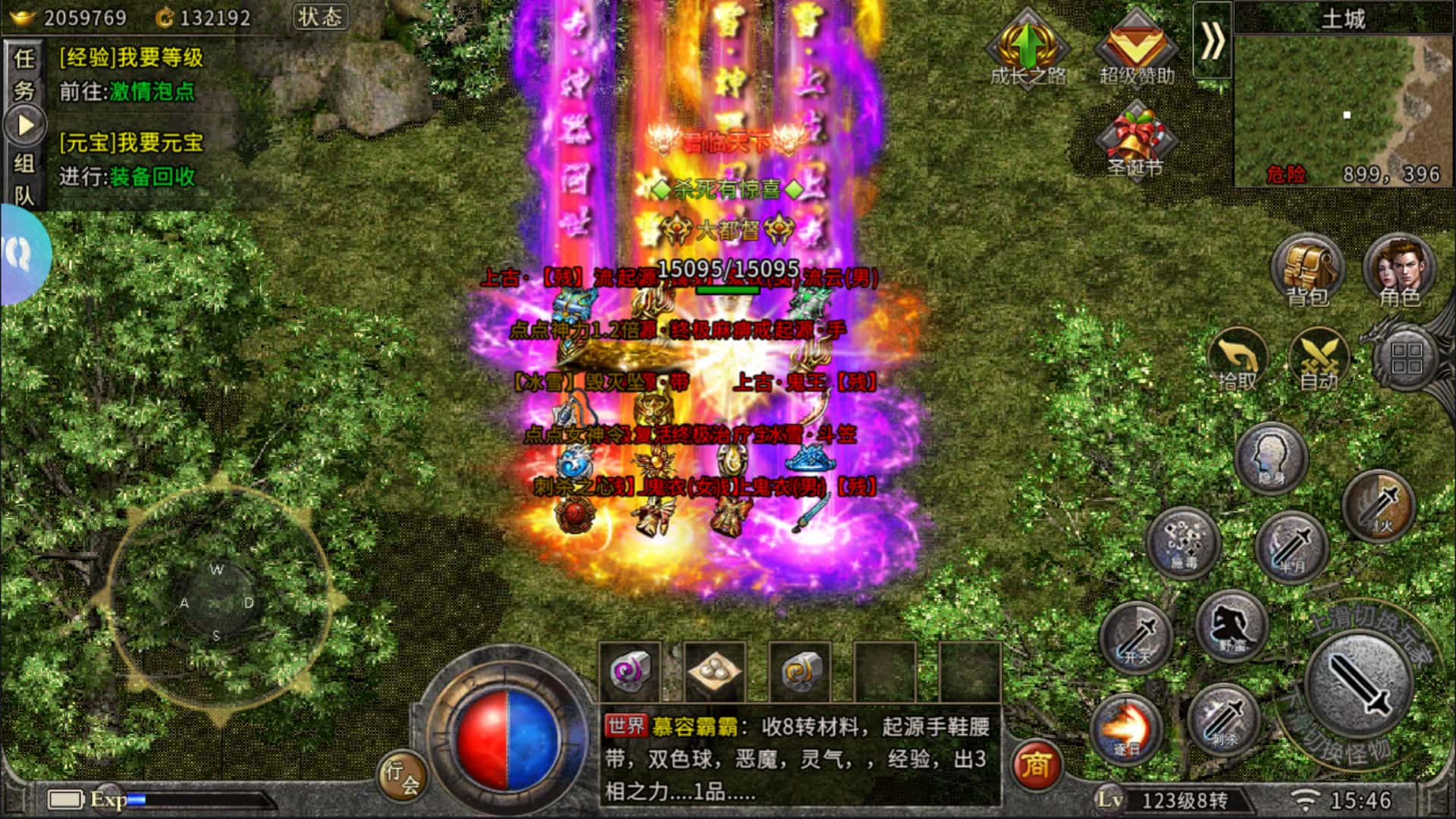Switch to the 组队 team tab
This screenshot has width=1456, height=819.
coord(24,179)
